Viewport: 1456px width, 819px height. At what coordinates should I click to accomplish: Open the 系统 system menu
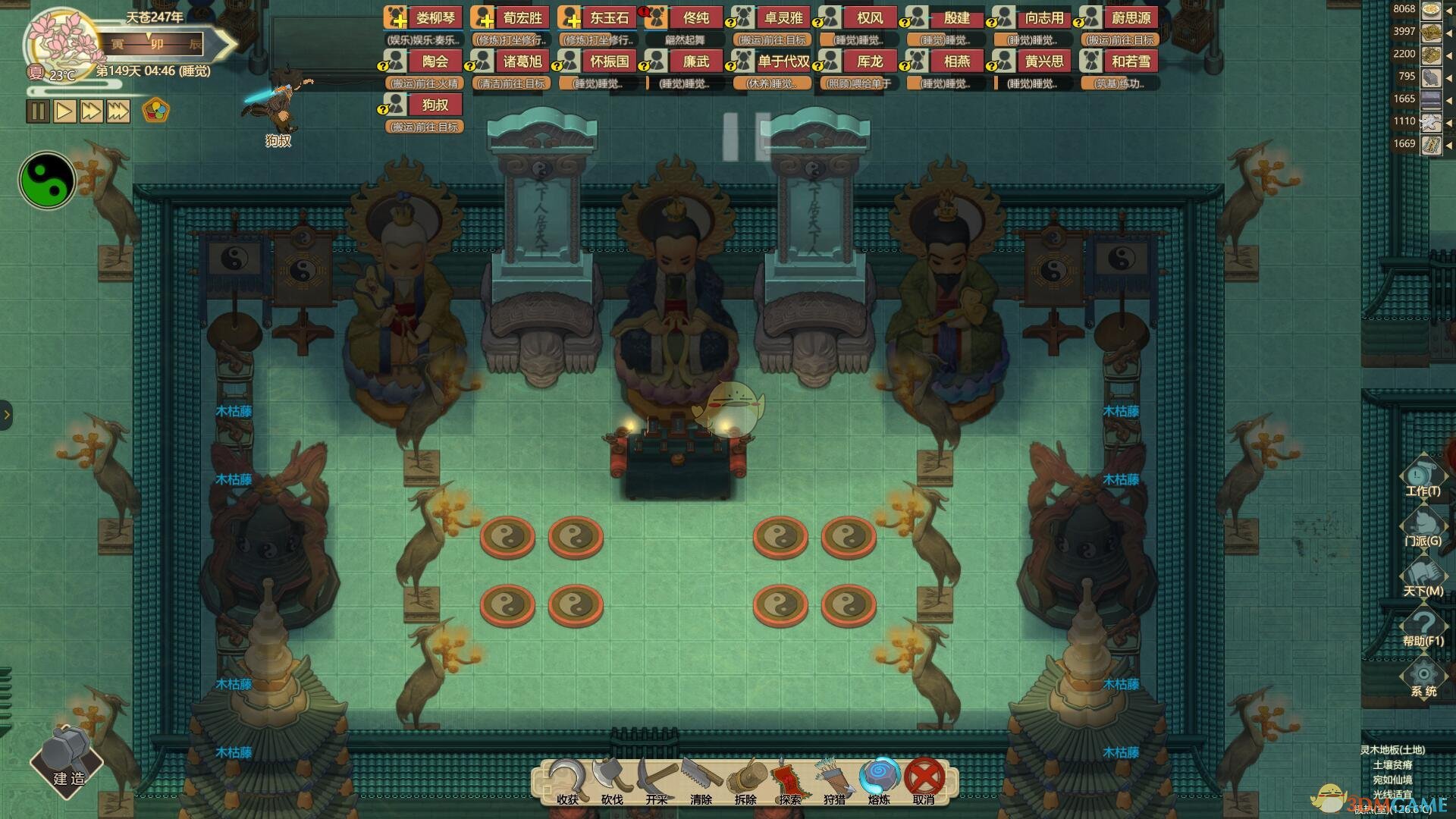coord(1423,678)
